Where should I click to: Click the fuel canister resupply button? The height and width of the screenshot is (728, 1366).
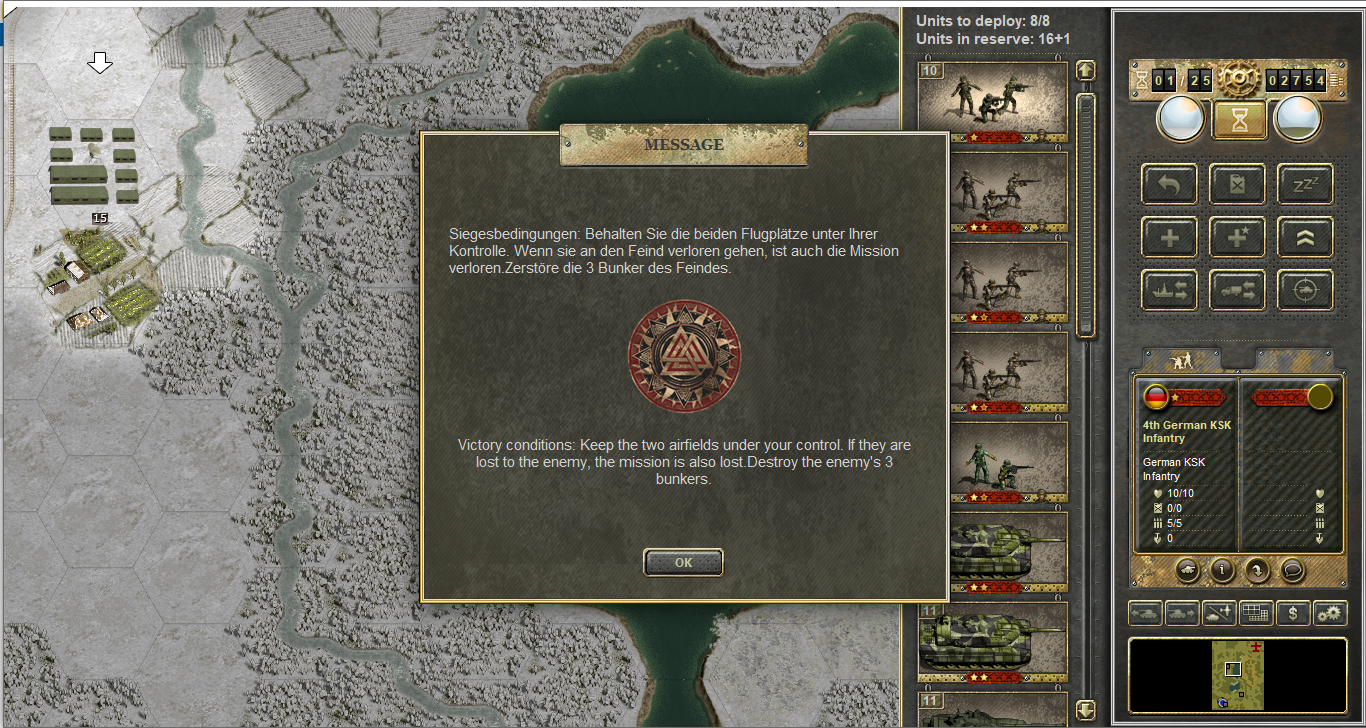(1238, 184)
